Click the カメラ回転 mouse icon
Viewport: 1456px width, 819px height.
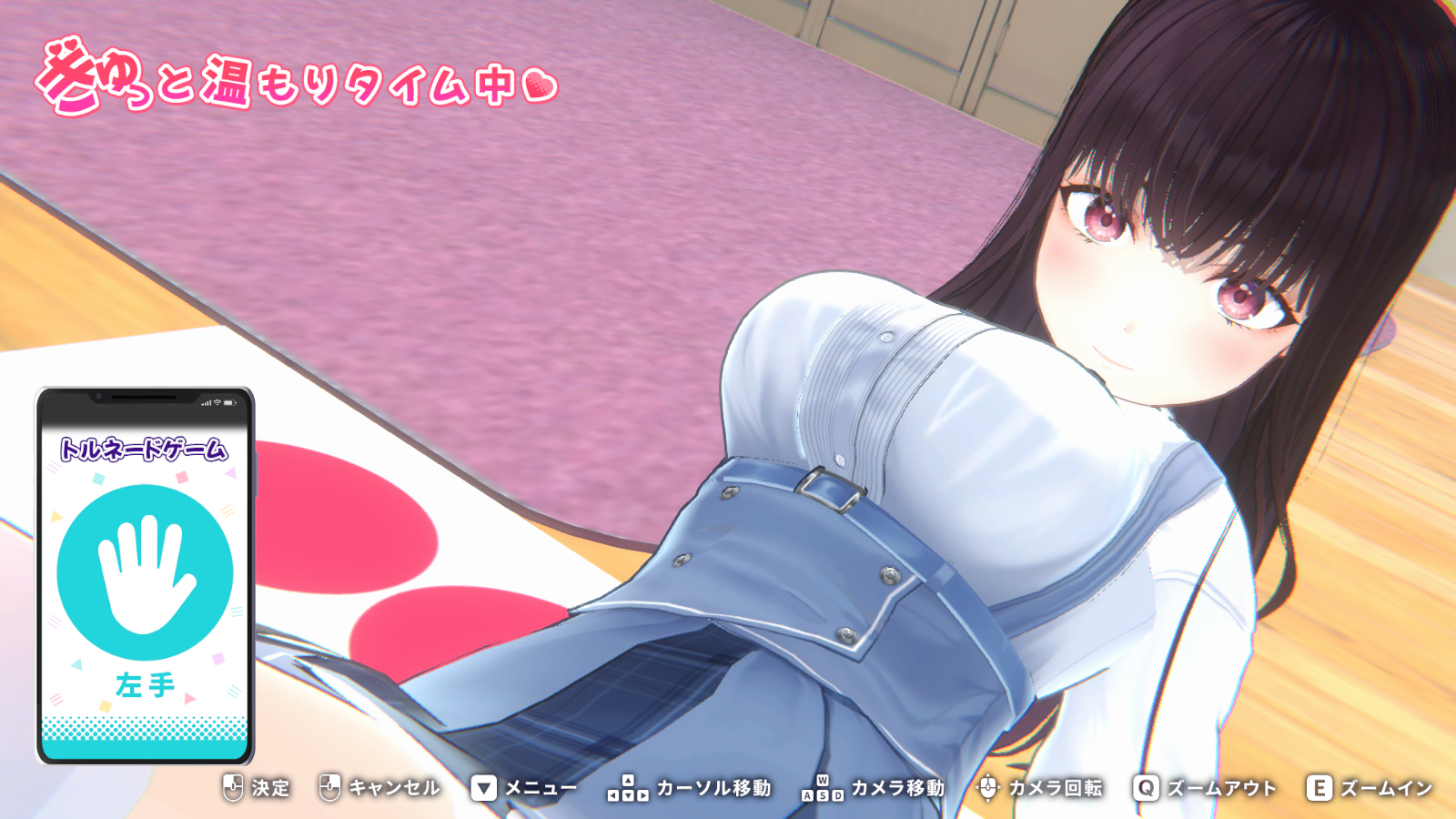click(988, 788)
